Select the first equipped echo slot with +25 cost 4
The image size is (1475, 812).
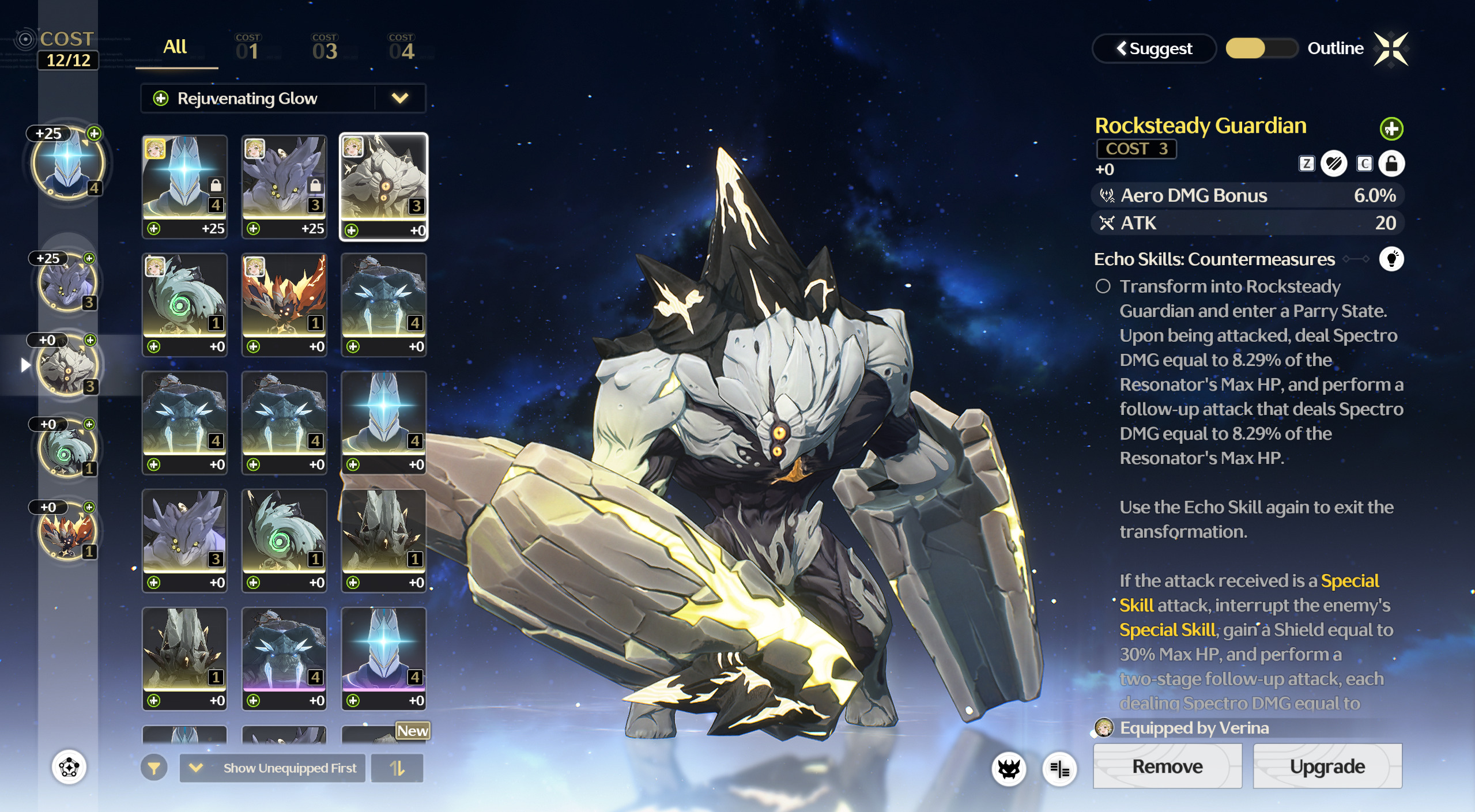67,163
